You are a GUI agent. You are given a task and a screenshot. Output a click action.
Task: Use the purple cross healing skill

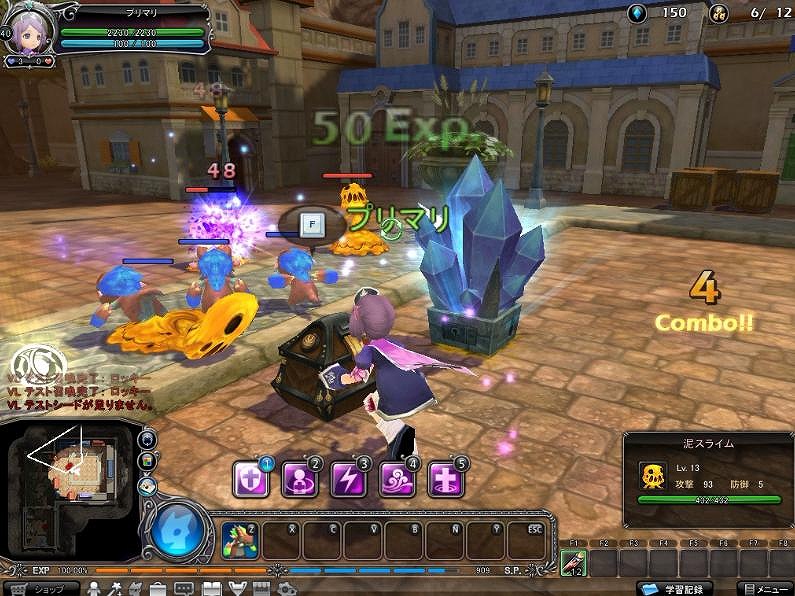pyautogui.click(x=445, y=480)
